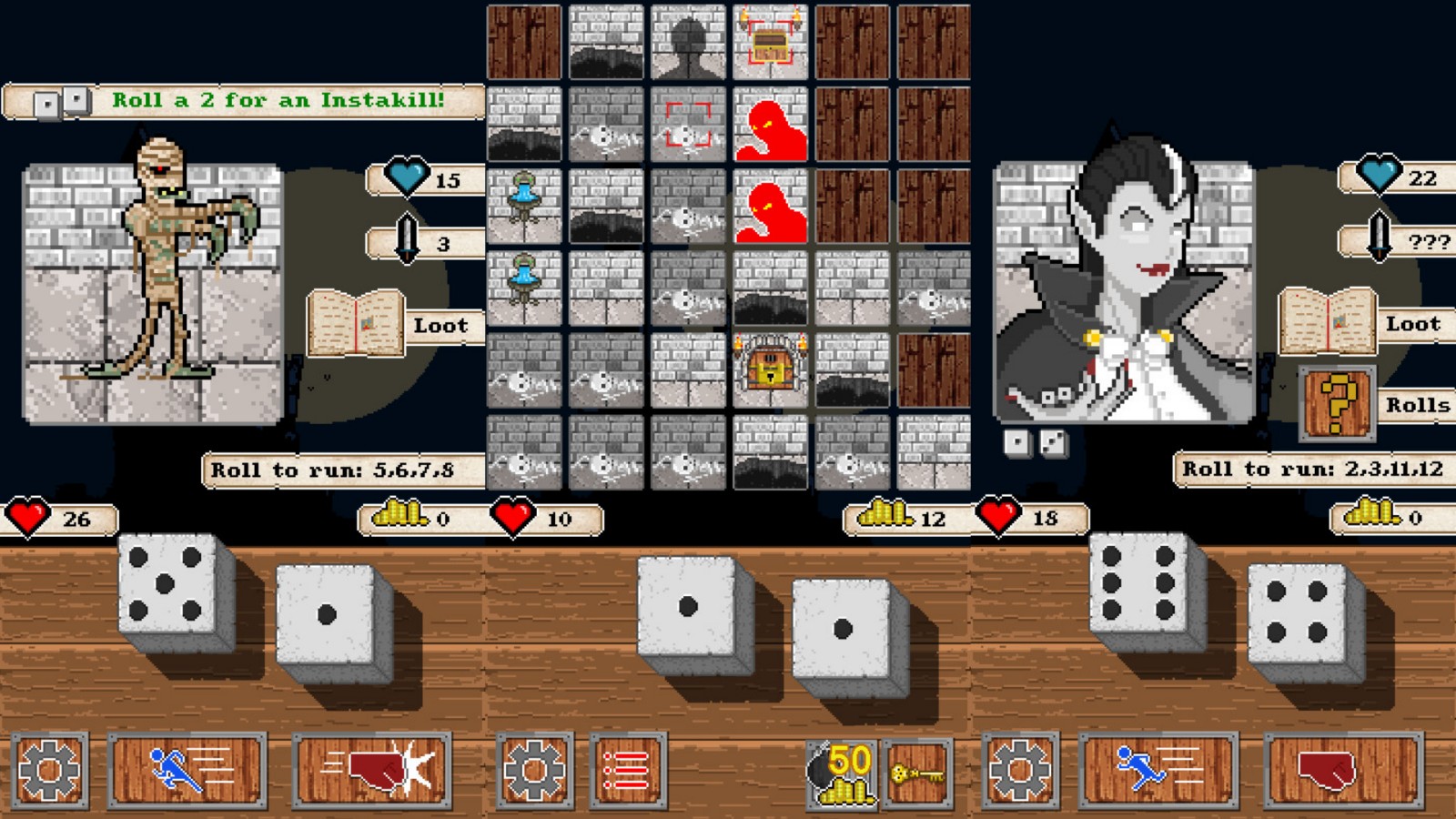Open the red list icon at bottom center
This screenshot has width=1456, height=819.
626,770
